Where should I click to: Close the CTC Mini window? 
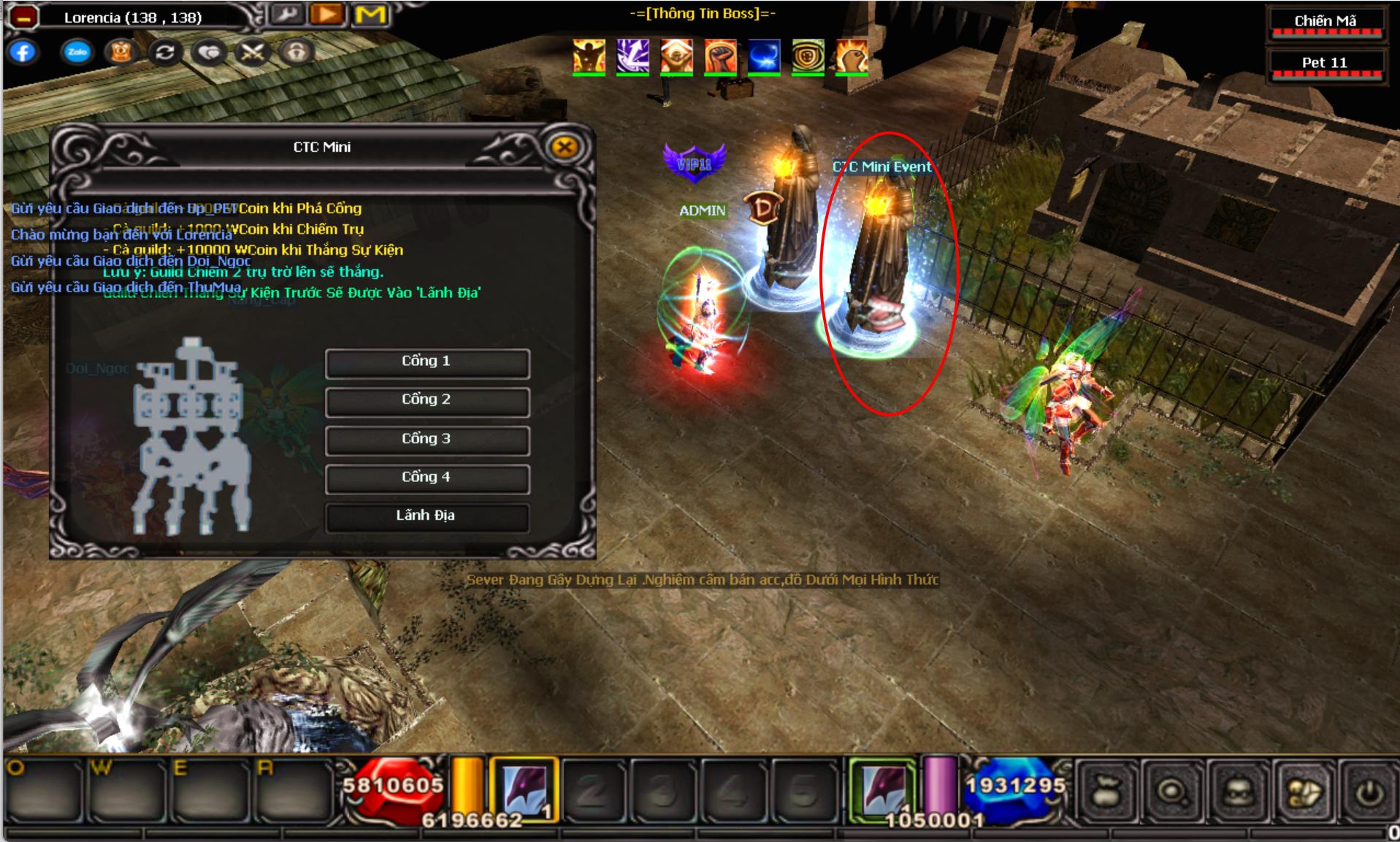pyautogui.click(x=564, y=147)
